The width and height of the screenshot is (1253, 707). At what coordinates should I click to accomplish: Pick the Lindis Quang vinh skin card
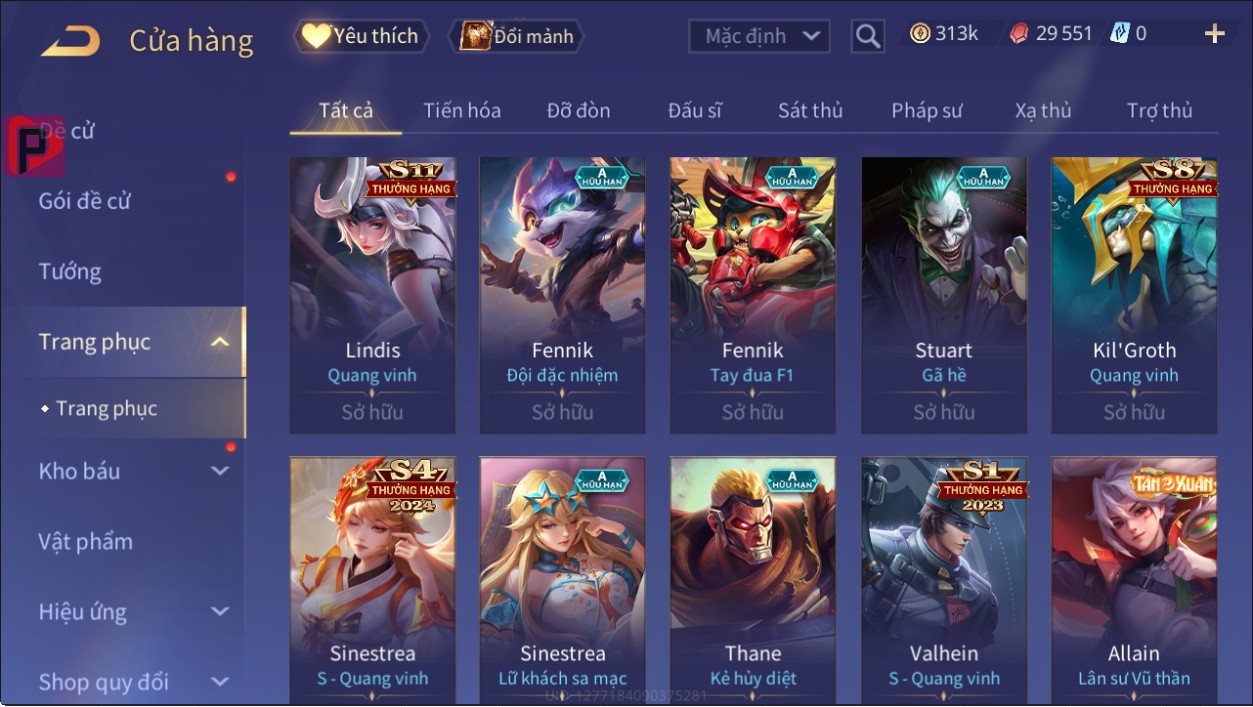click(372, 295)
